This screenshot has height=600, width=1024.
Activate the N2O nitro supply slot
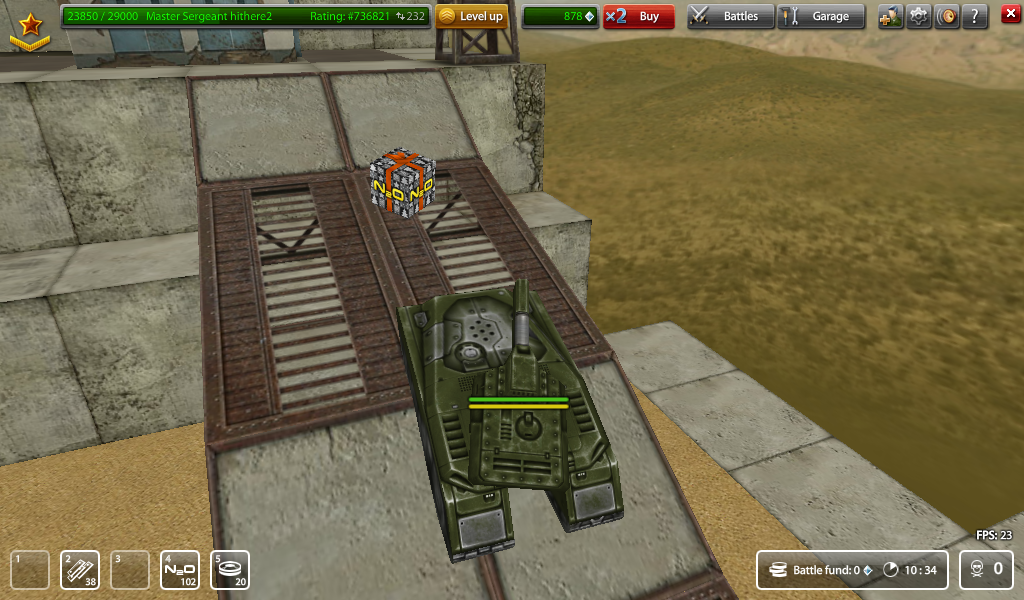pos(180,570)
